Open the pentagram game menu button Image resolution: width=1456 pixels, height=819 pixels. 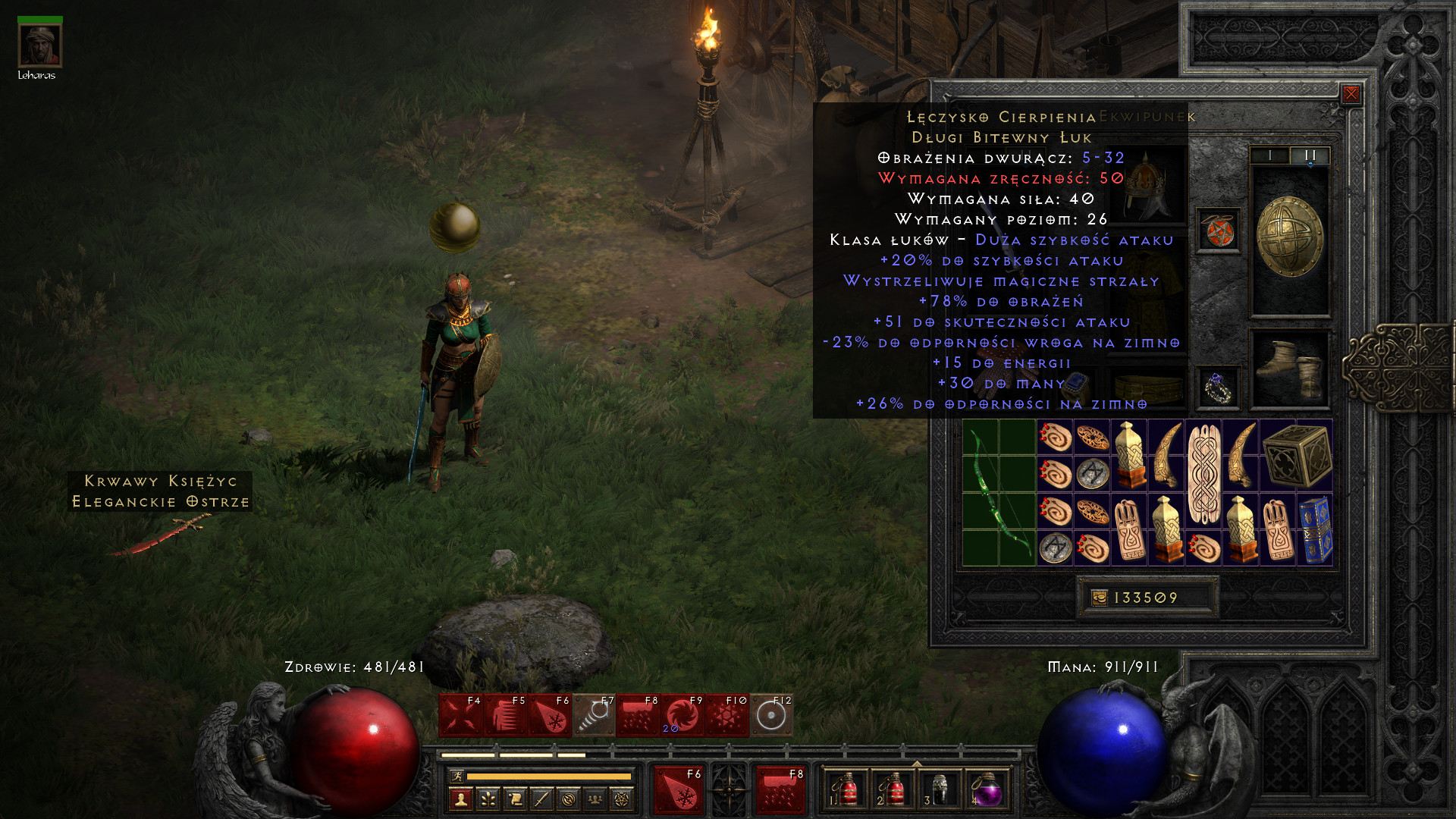tap(622, 799)
